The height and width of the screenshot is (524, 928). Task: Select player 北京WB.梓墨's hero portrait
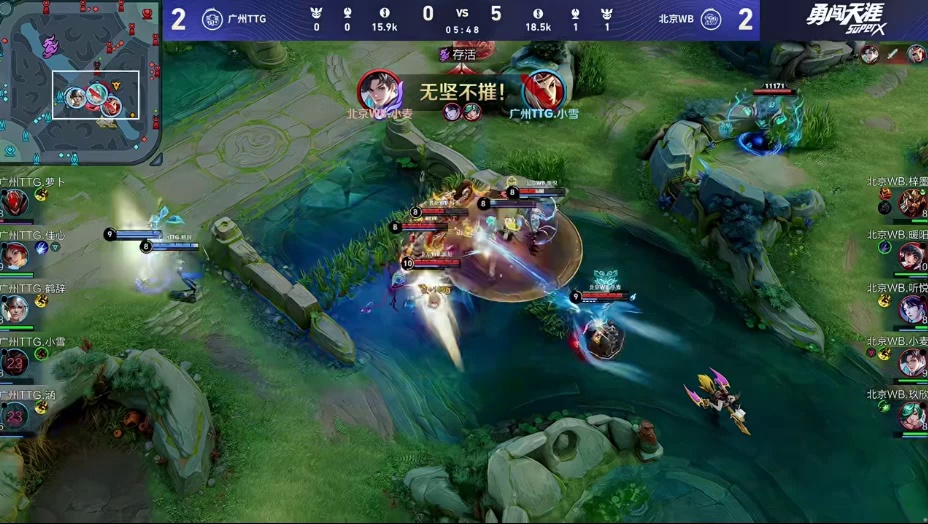point(912,203)
